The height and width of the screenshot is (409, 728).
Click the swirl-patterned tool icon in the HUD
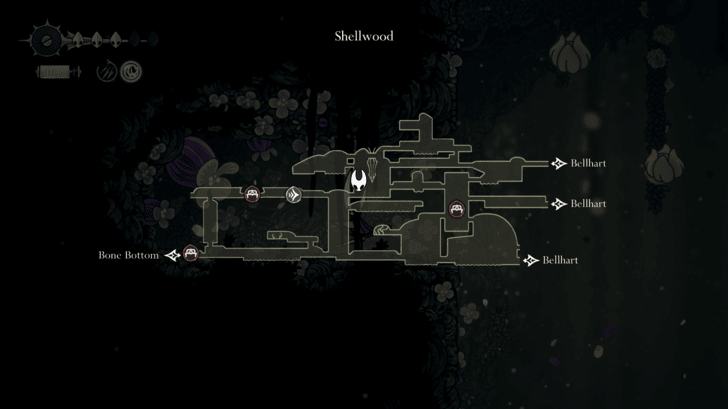tap(131, 72)
